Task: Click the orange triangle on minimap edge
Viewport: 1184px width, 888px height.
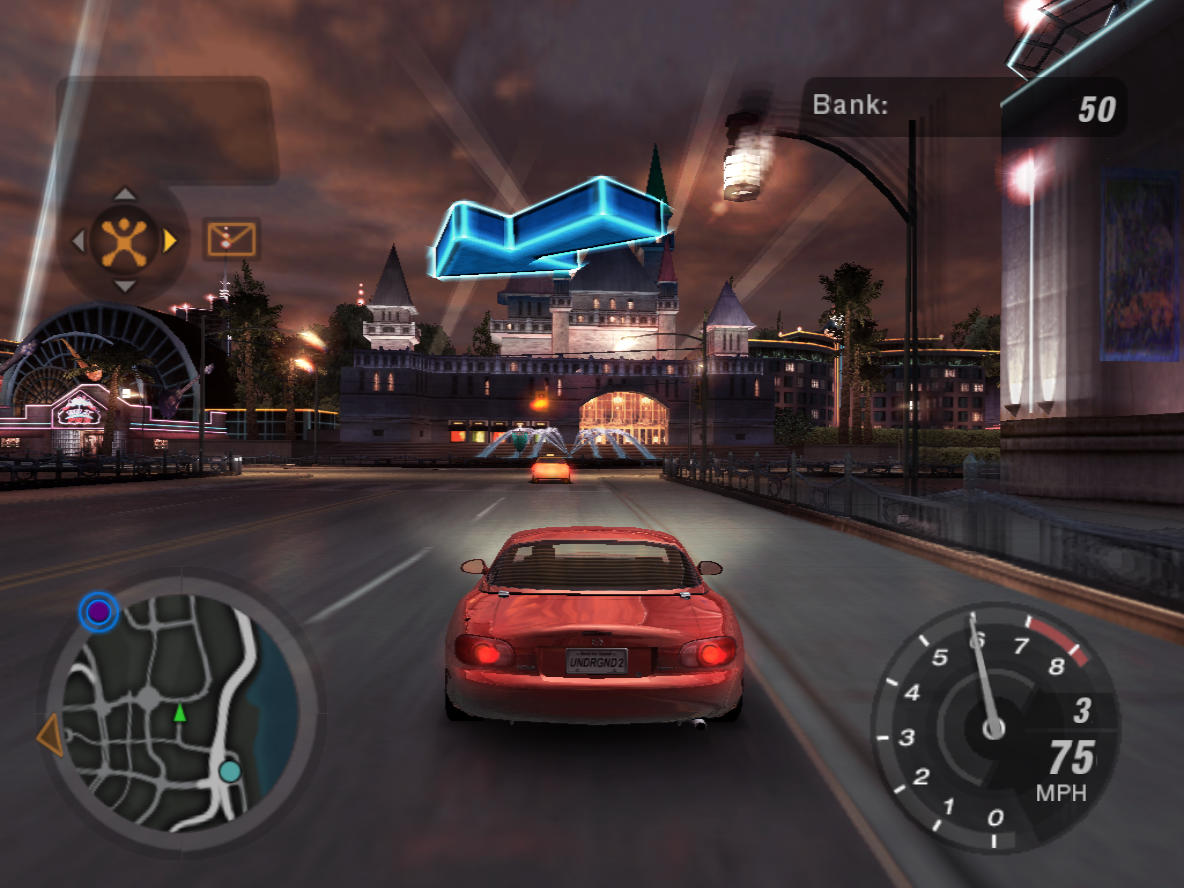Action: (50, 737)
